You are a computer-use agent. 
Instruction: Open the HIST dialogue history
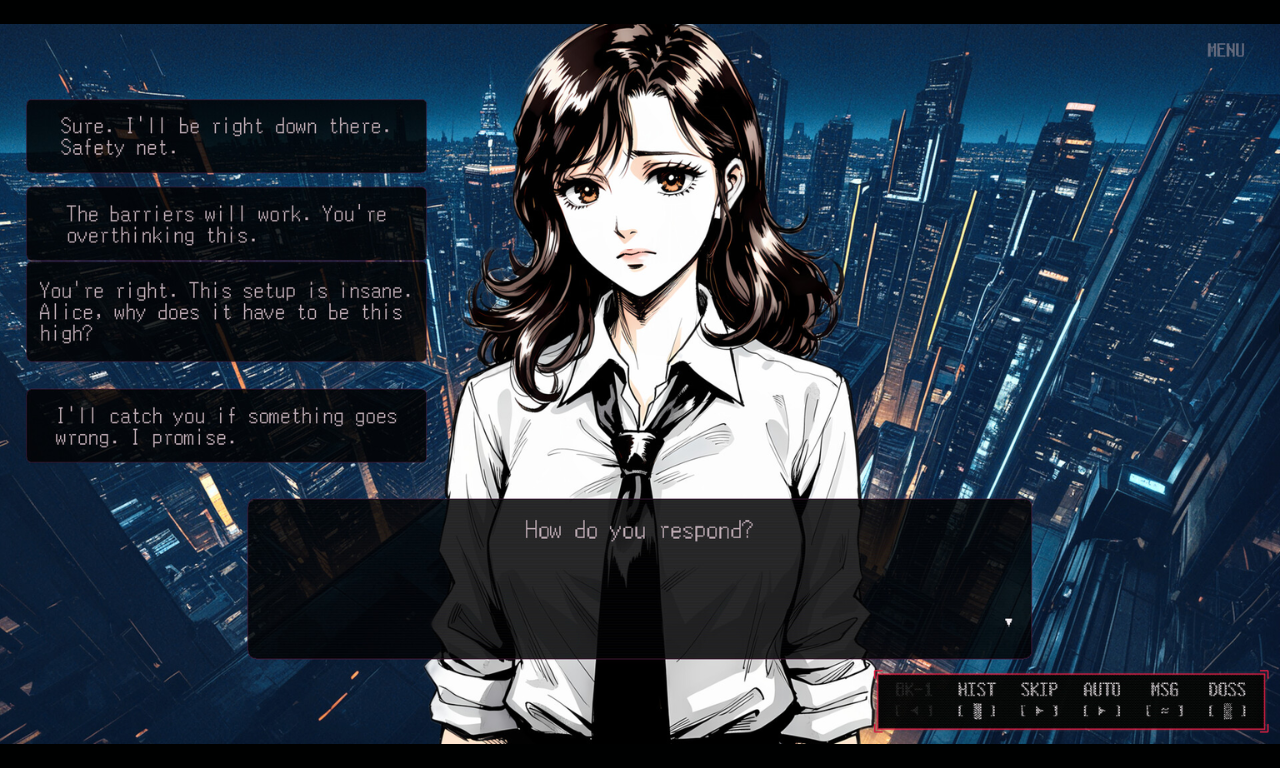point(976,700)
